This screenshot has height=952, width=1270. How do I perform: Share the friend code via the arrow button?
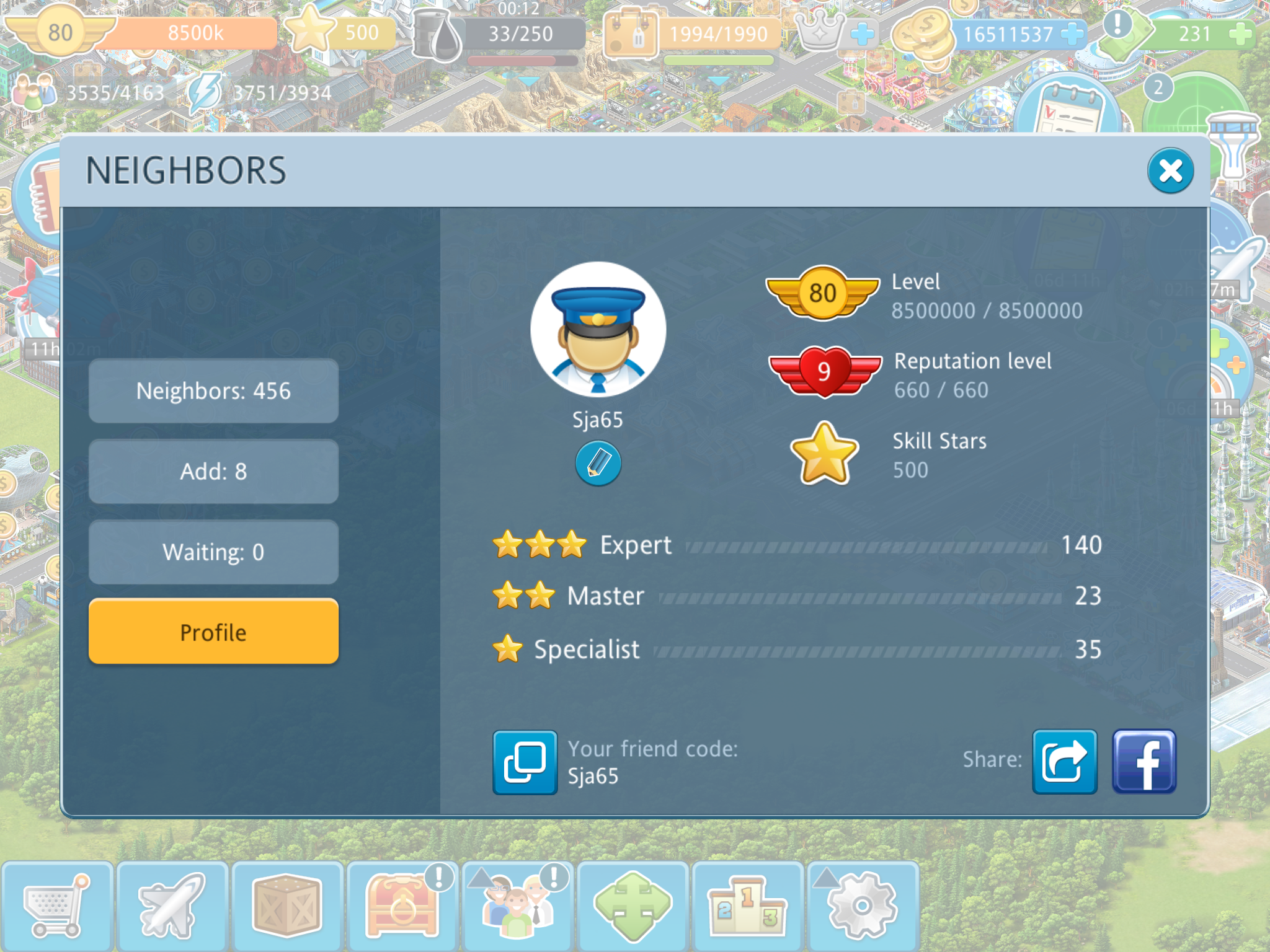click(1064, 762)
